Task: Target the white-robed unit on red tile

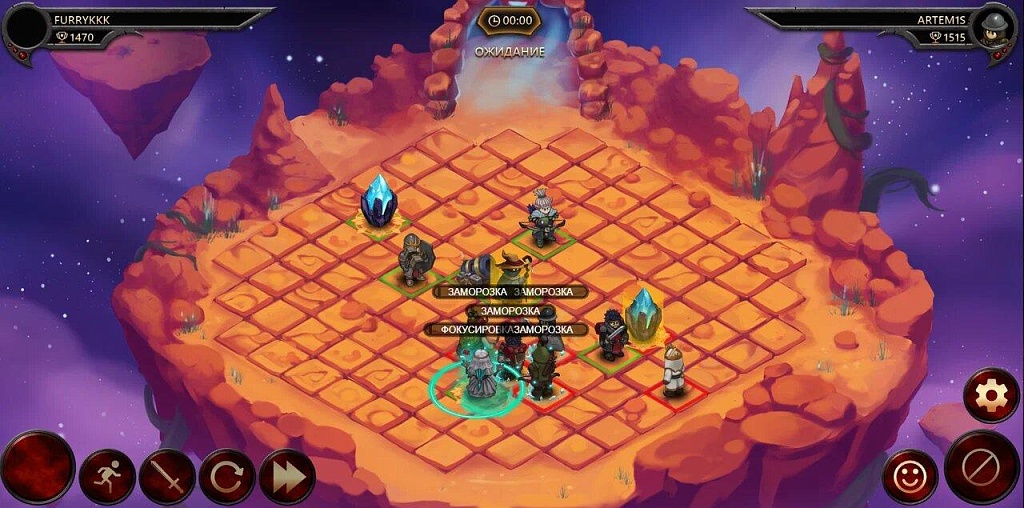Action: pos(675,372)
